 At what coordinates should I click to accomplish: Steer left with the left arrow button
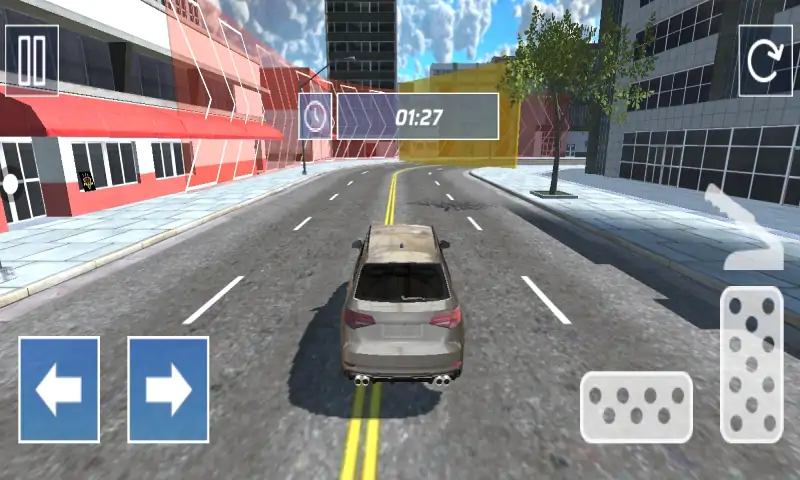click(x=59, y=389)
